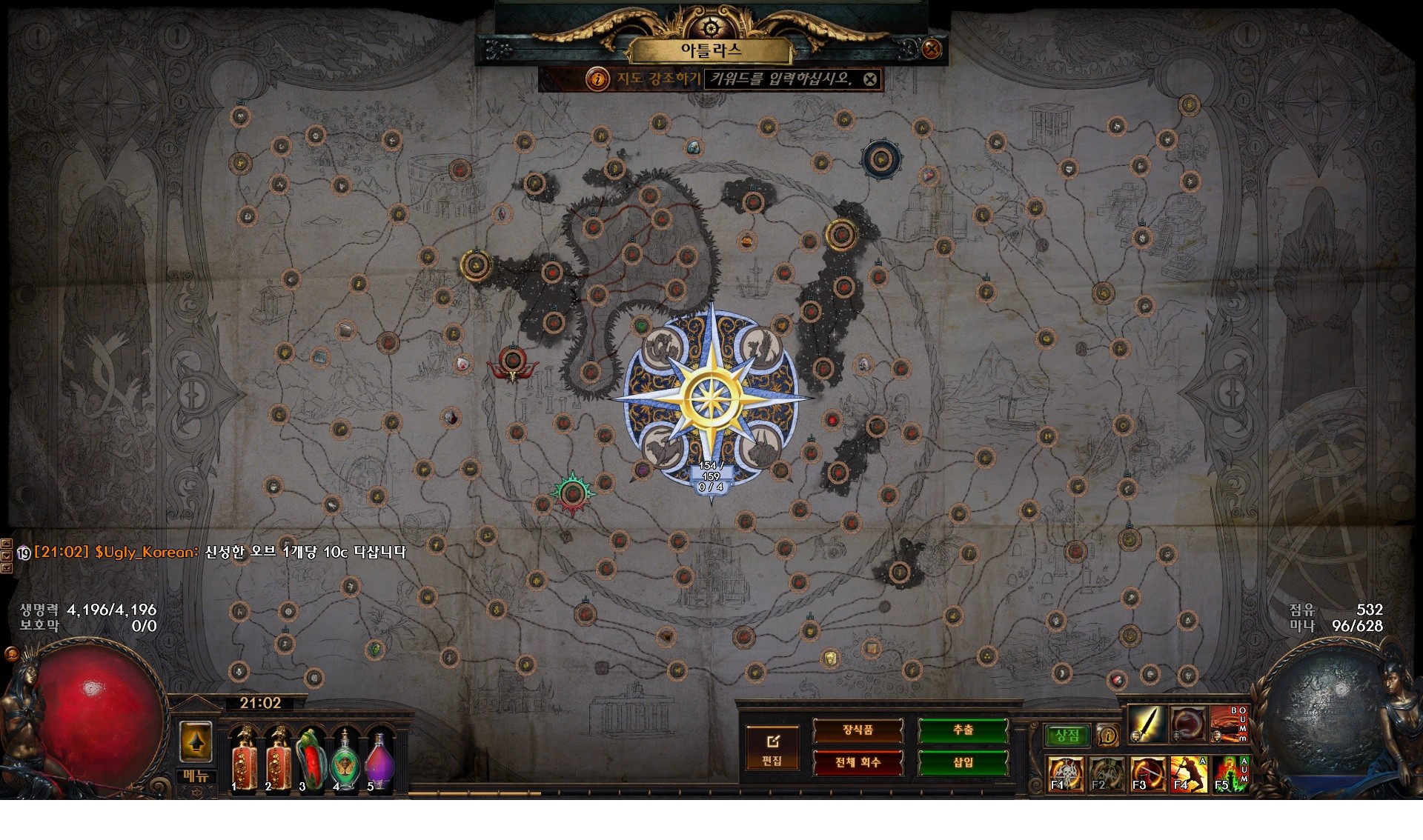1423x840 pixels.
Task: Click the 편집 (Edit) button
Action: click(x=772, y=749)
